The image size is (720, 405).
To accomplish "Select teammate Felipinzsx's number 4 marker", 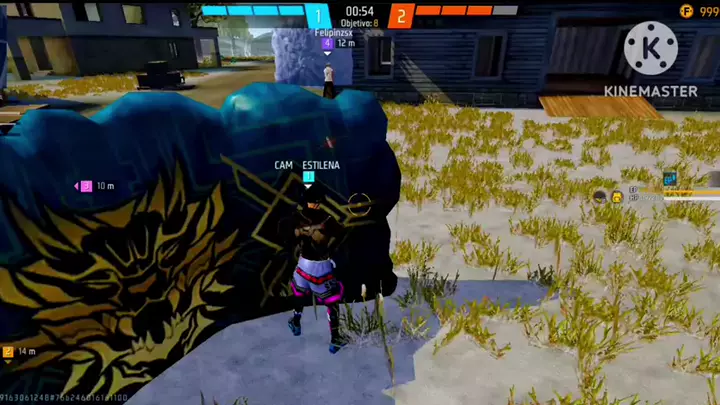I will point(327,44).
